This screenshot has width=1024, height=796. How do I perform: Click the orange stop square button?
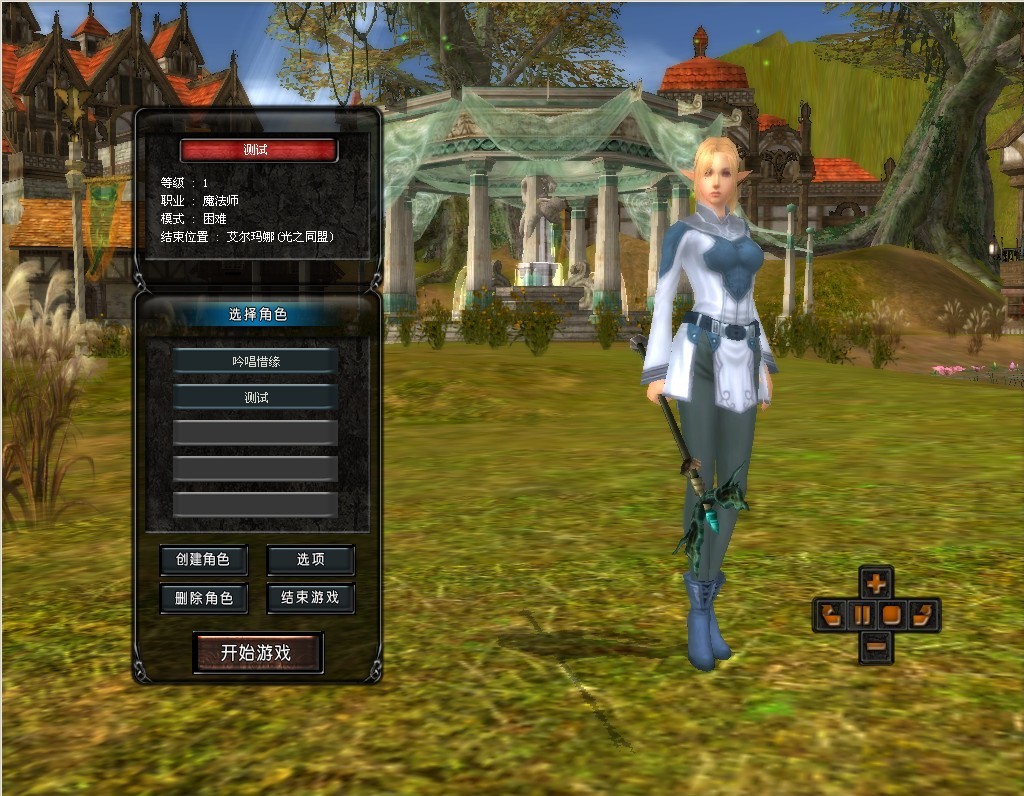click(x=892, y=614)
